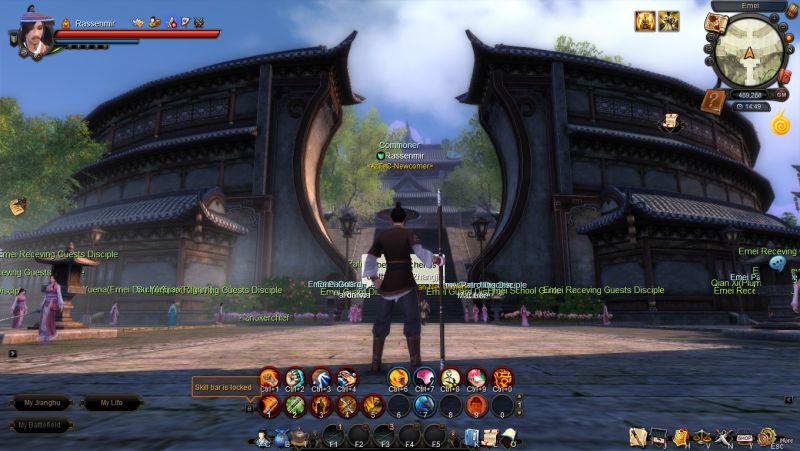This screenshot has width=800, height=451.
Task: Click the skill bar lock icon
Action: [249, 406]
